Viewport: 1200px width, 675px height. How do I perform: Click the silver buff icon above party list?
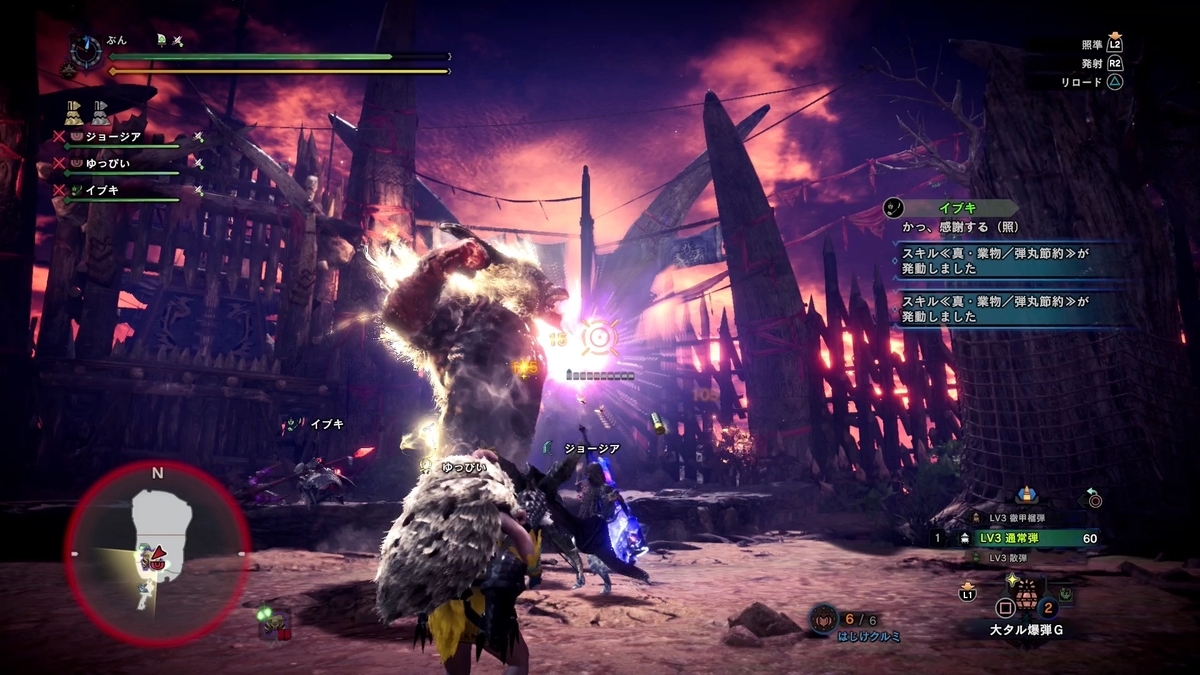pyautogui.click(x=101, y=111)
